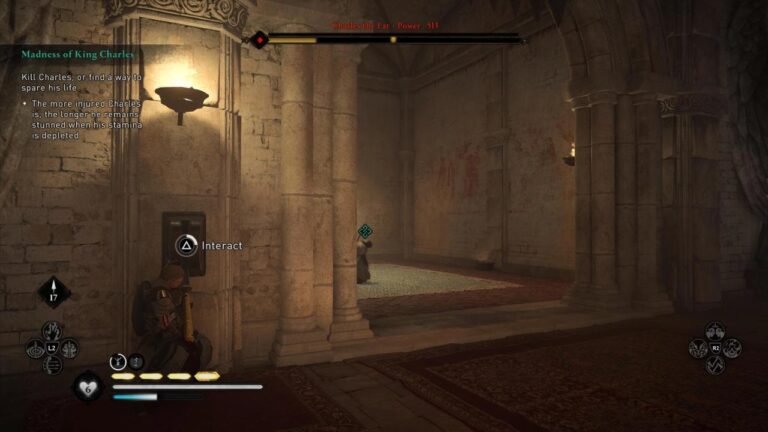This screenshot has height=432, width=768.
Task: Trigger the zigzag lightning melee ability
Action: point(716,365)
